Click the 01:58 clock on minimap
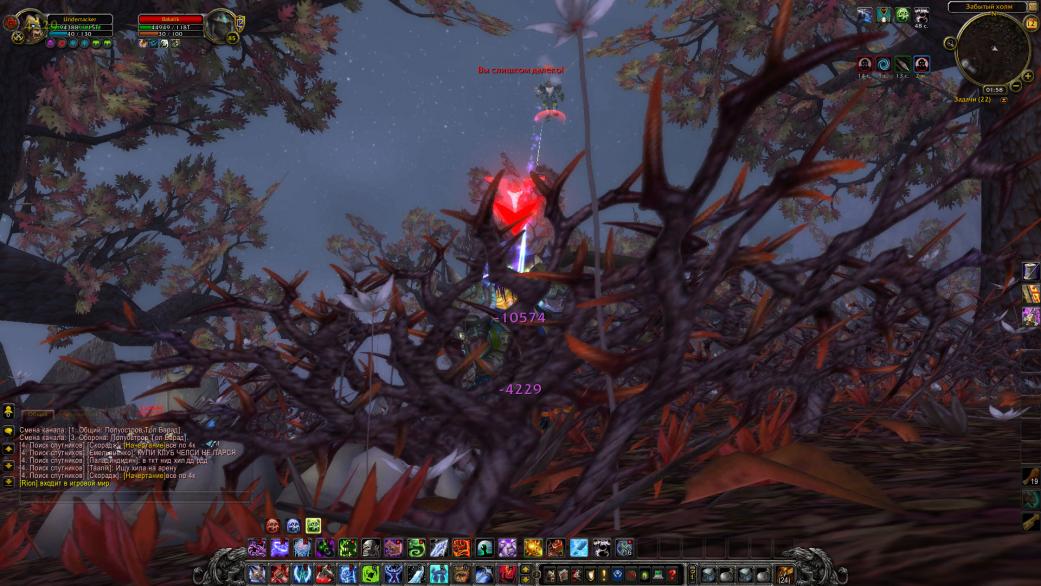This screenshot has height=586, width=1041. click(994, 89)
